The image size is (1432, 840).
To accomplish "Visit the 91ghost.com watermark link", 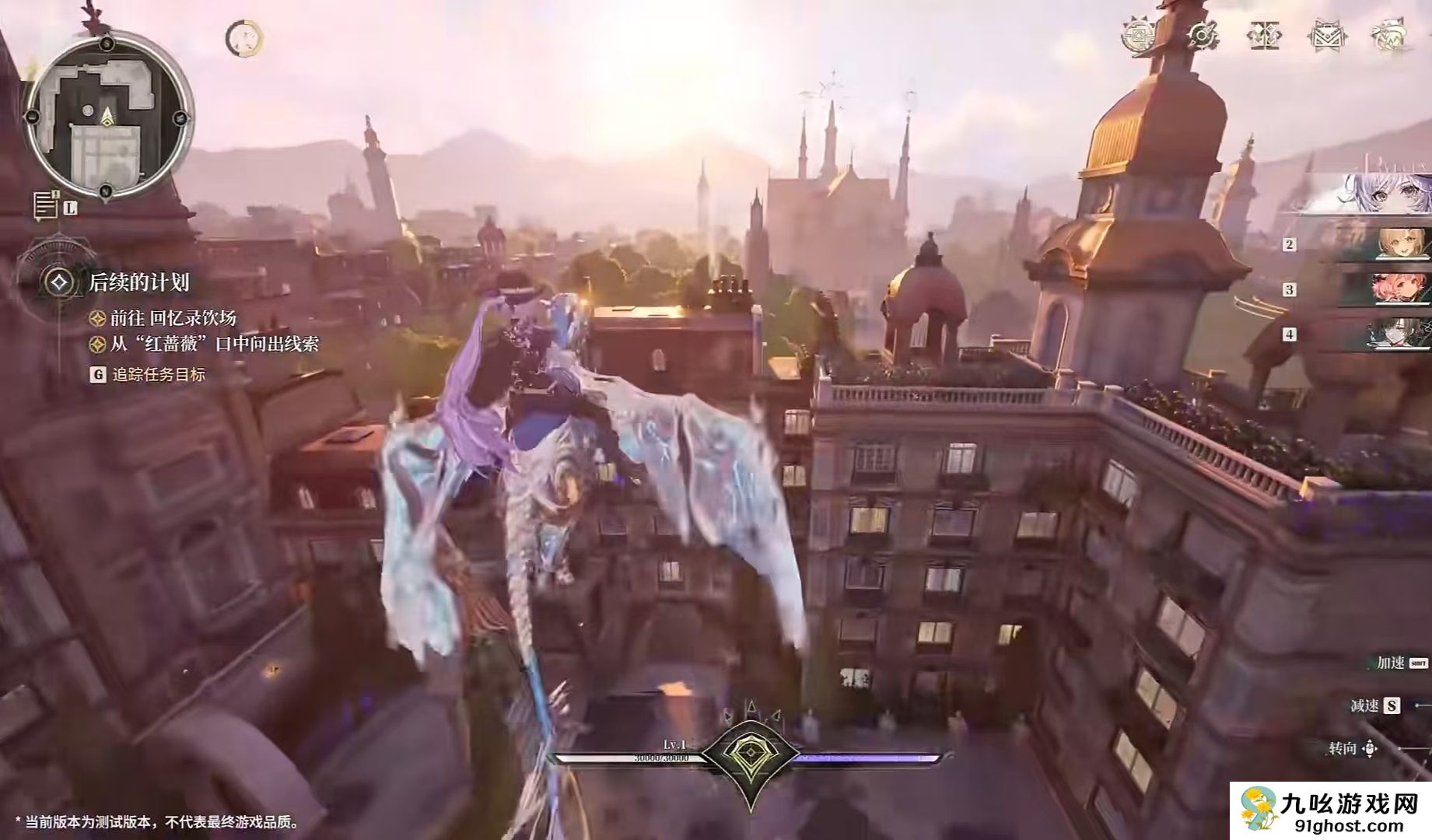I will tap(1332, 813).
